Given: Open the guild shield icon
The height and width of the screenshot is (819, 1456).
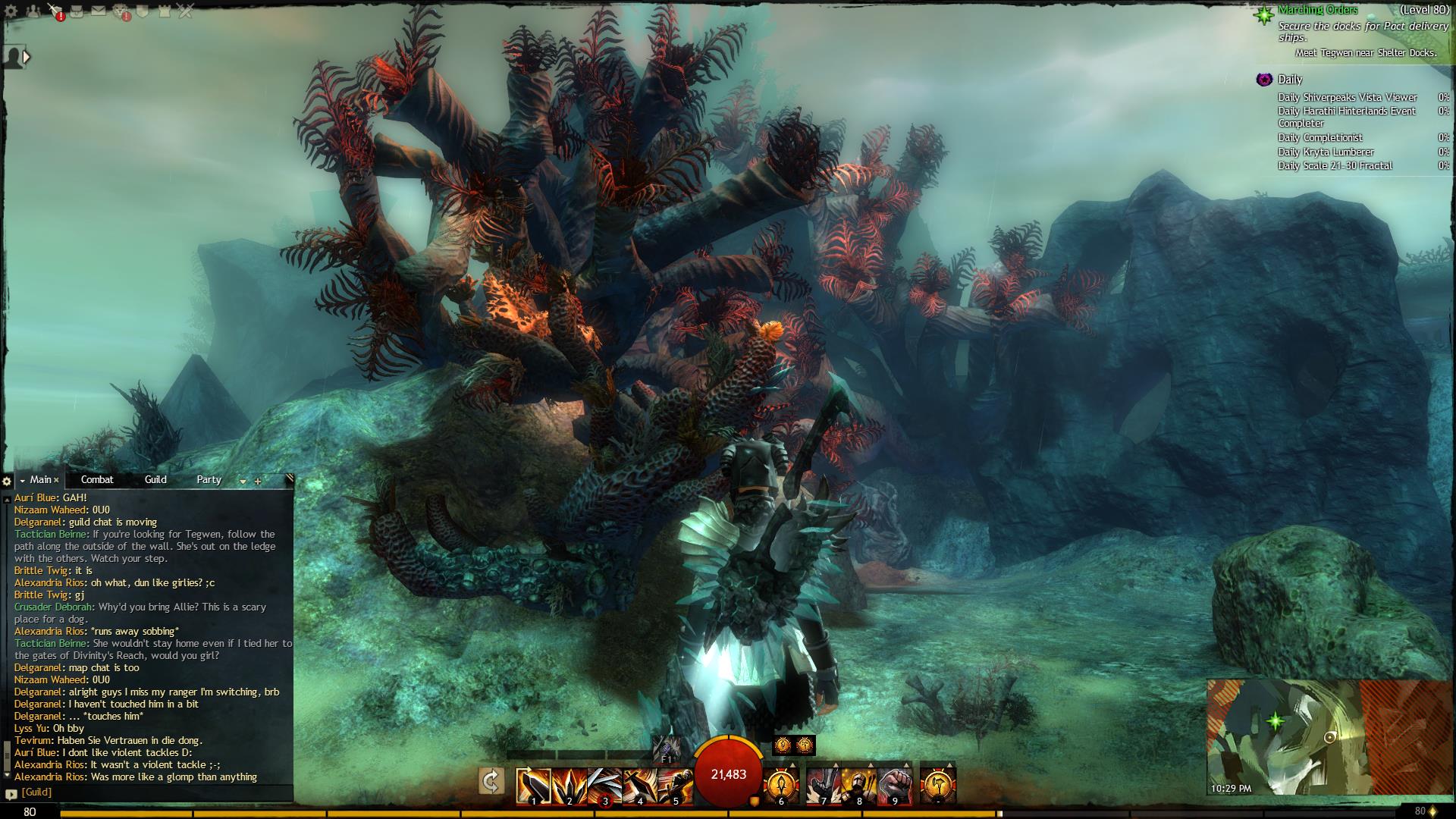Looking at the screenshot, I should point(143,11).
